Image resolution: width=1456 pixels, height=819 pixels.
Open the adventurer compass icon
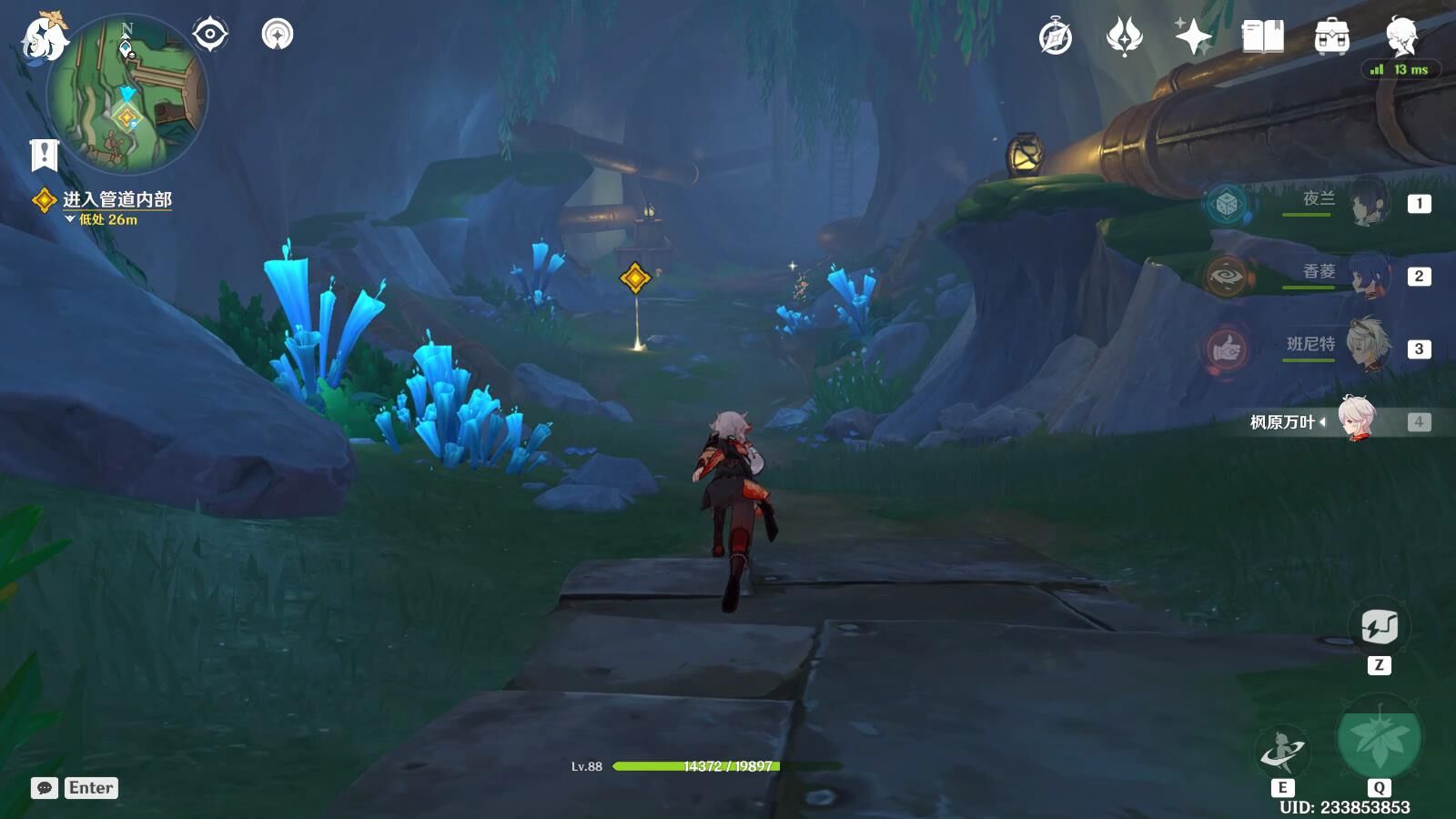[1056, 37]
